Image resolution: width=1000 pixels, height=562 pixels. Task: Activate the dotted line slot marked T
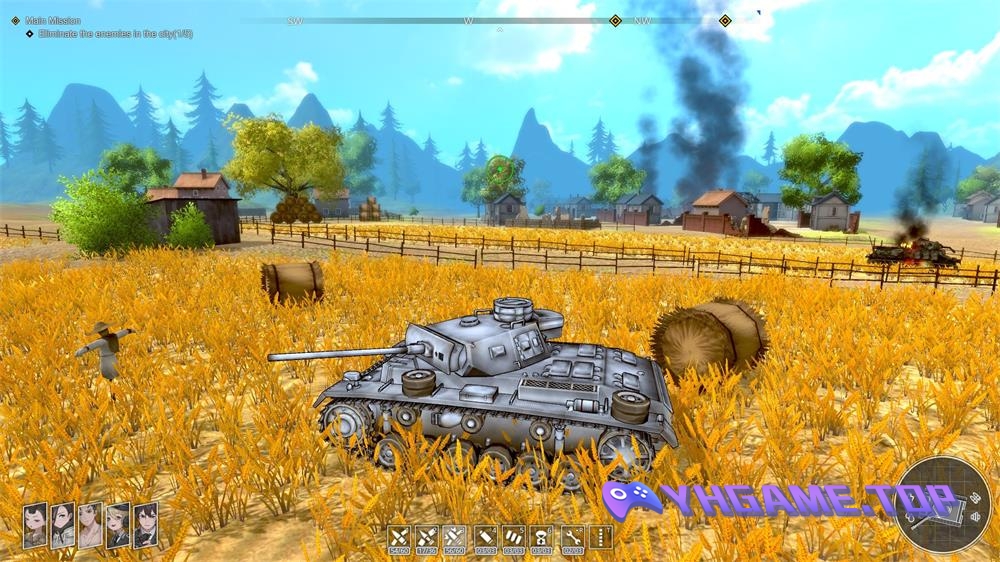click(601, 537)
